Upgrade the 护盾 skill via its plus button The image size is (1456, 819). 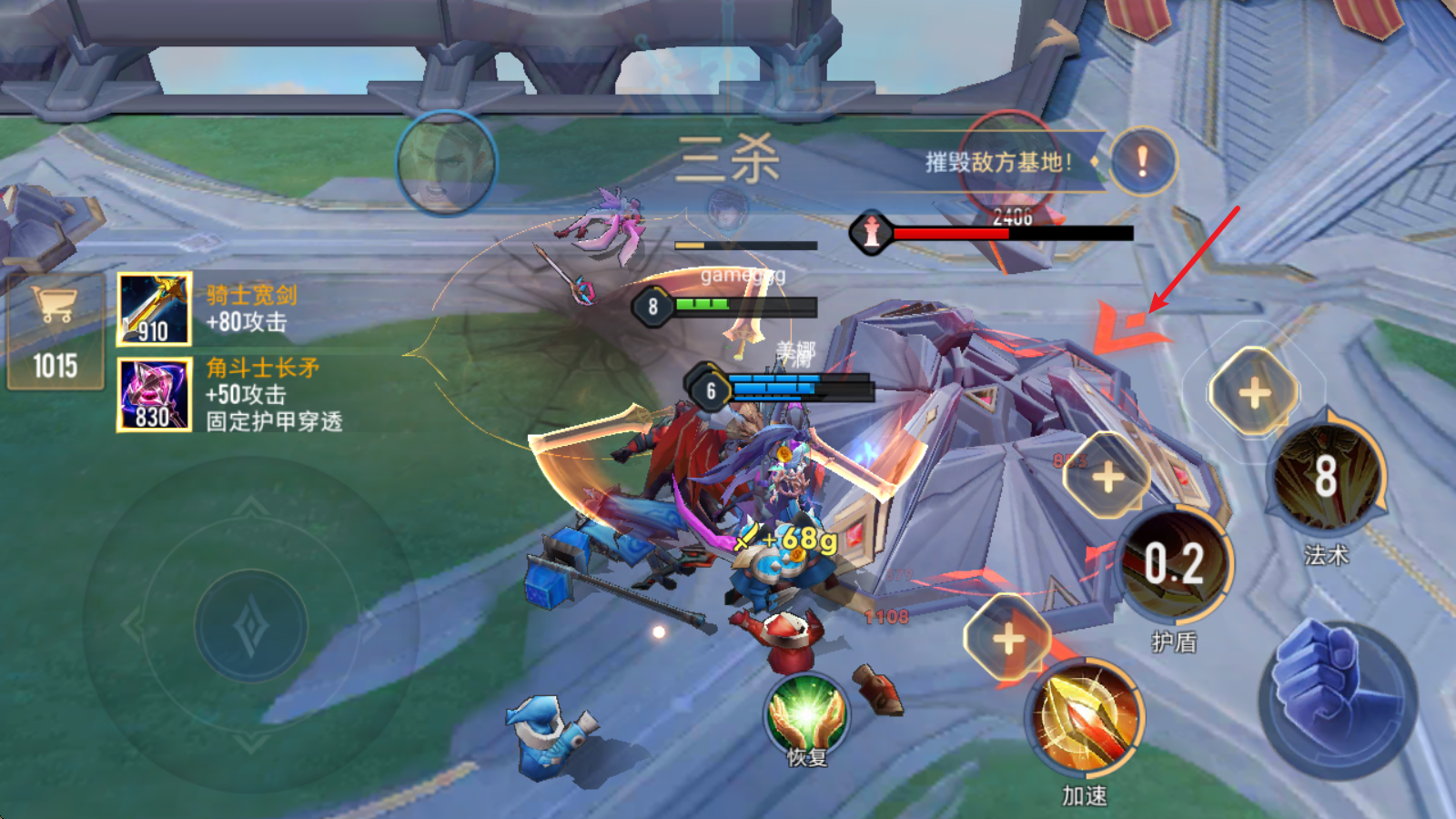pyautogui.click(x=1107, y=477)
